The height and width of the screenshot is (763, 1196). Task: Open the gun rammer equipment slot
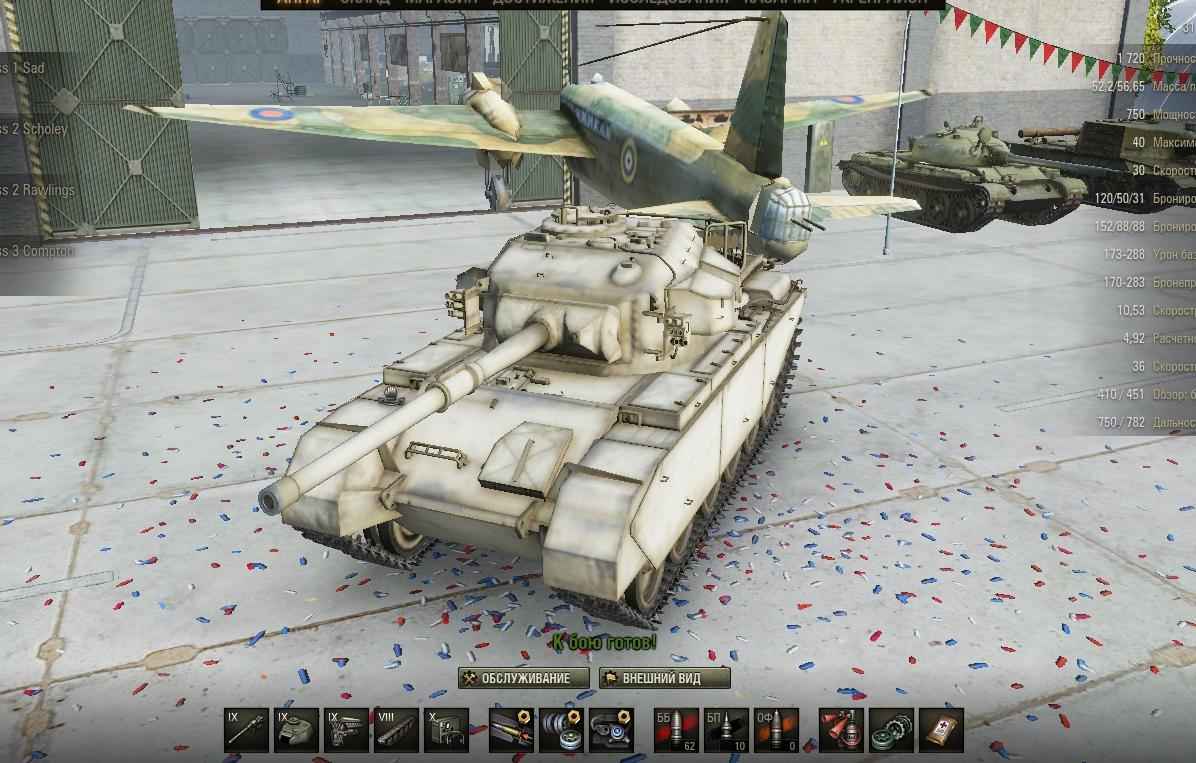click(x=511, y=730)
